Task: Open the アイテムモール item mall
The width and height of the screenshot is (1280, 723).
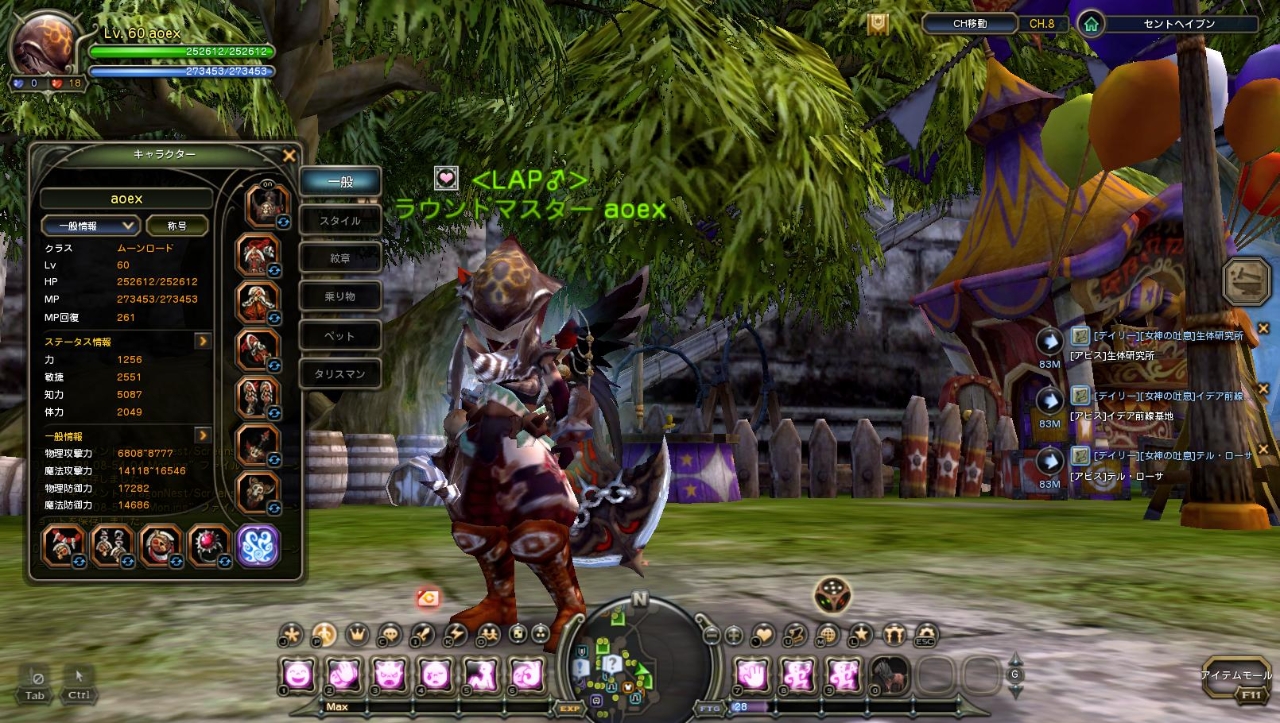Action: pyautogui.click(x=1236, y=677)
